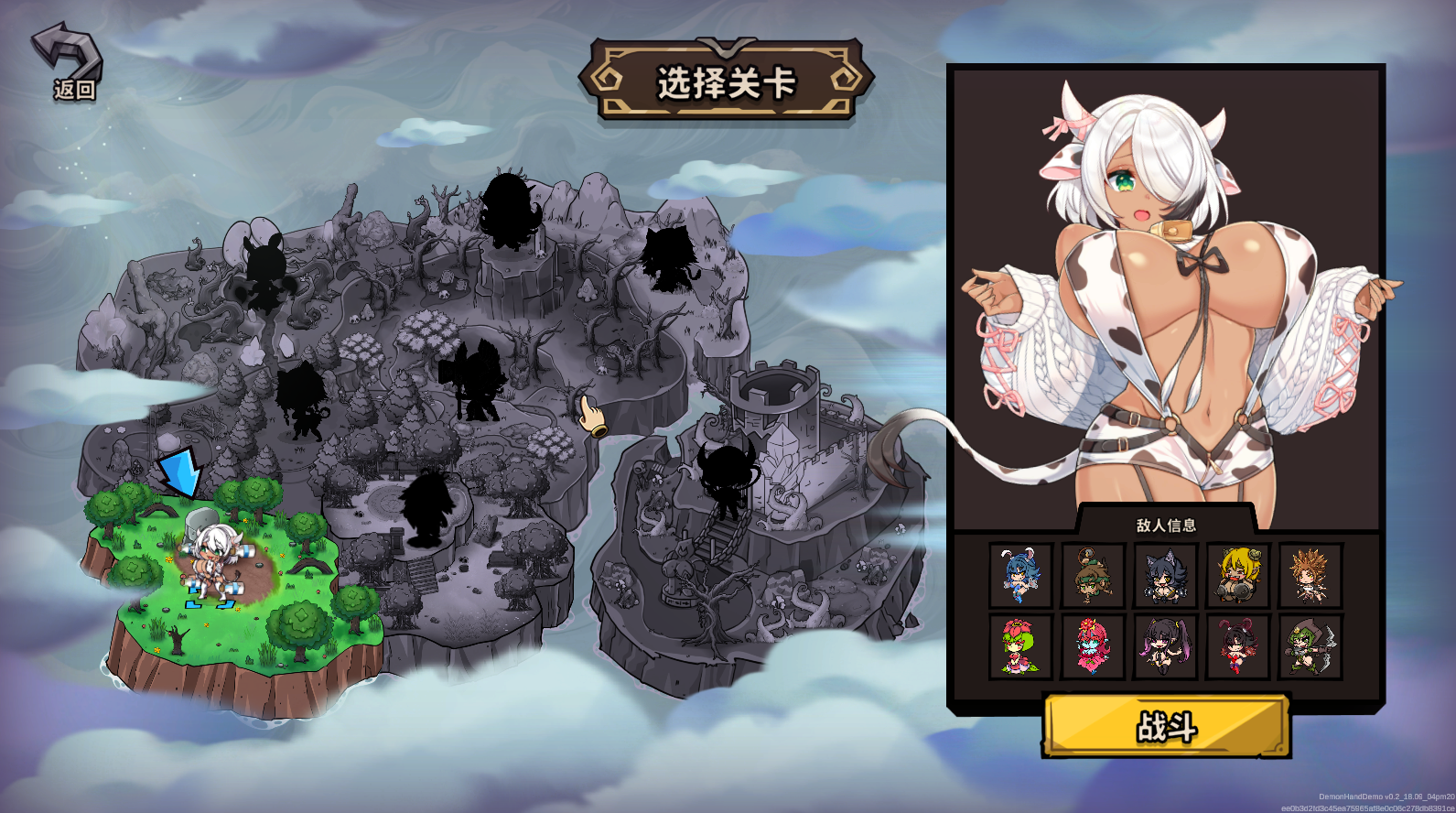Inspect the brown-haired green headband enemy
Screen dimensions: 1456x813
pyautogui.click(x=1093, y=575)
